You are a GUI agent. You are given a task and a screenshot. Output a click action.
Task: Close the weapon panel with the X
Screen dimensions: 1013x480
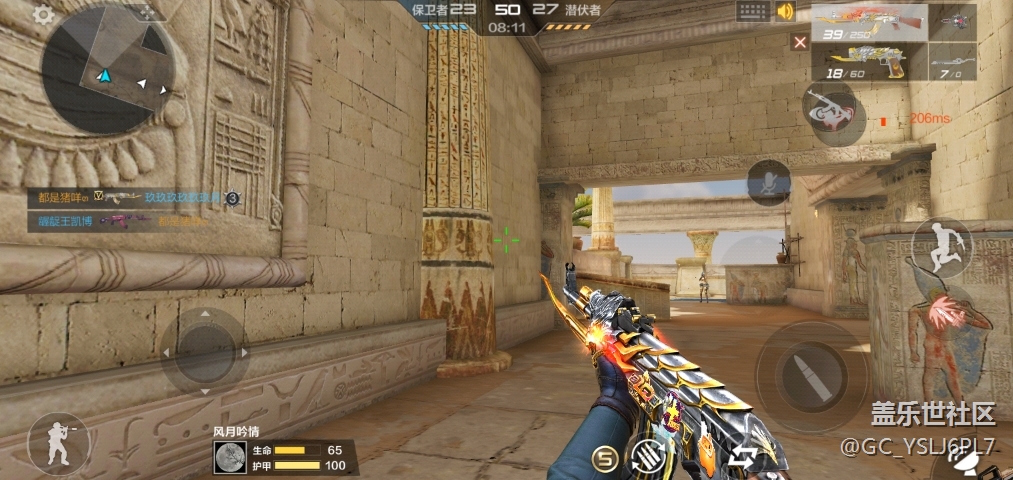point(799,42)
